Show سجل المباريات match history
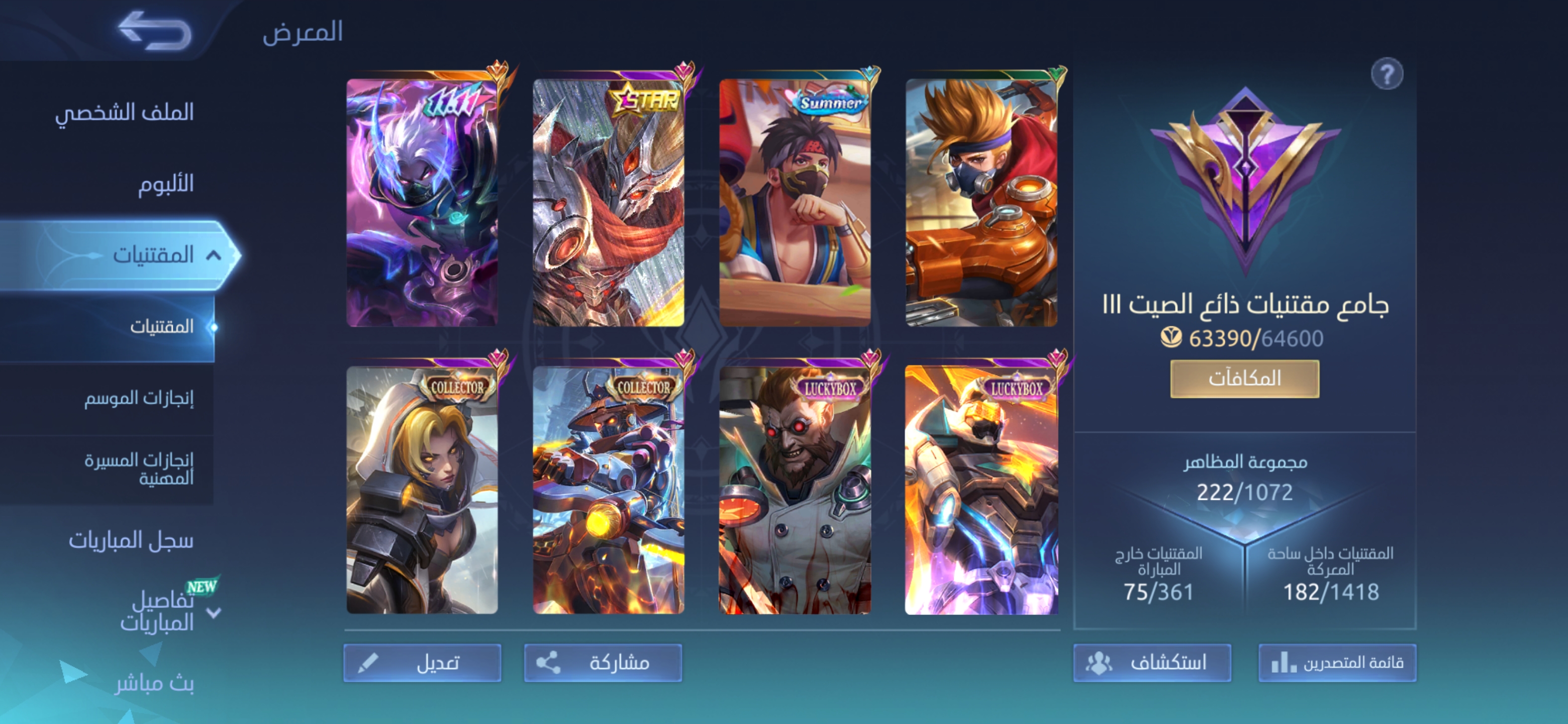The image size is (1568, 724). click(x=131, y=540)
